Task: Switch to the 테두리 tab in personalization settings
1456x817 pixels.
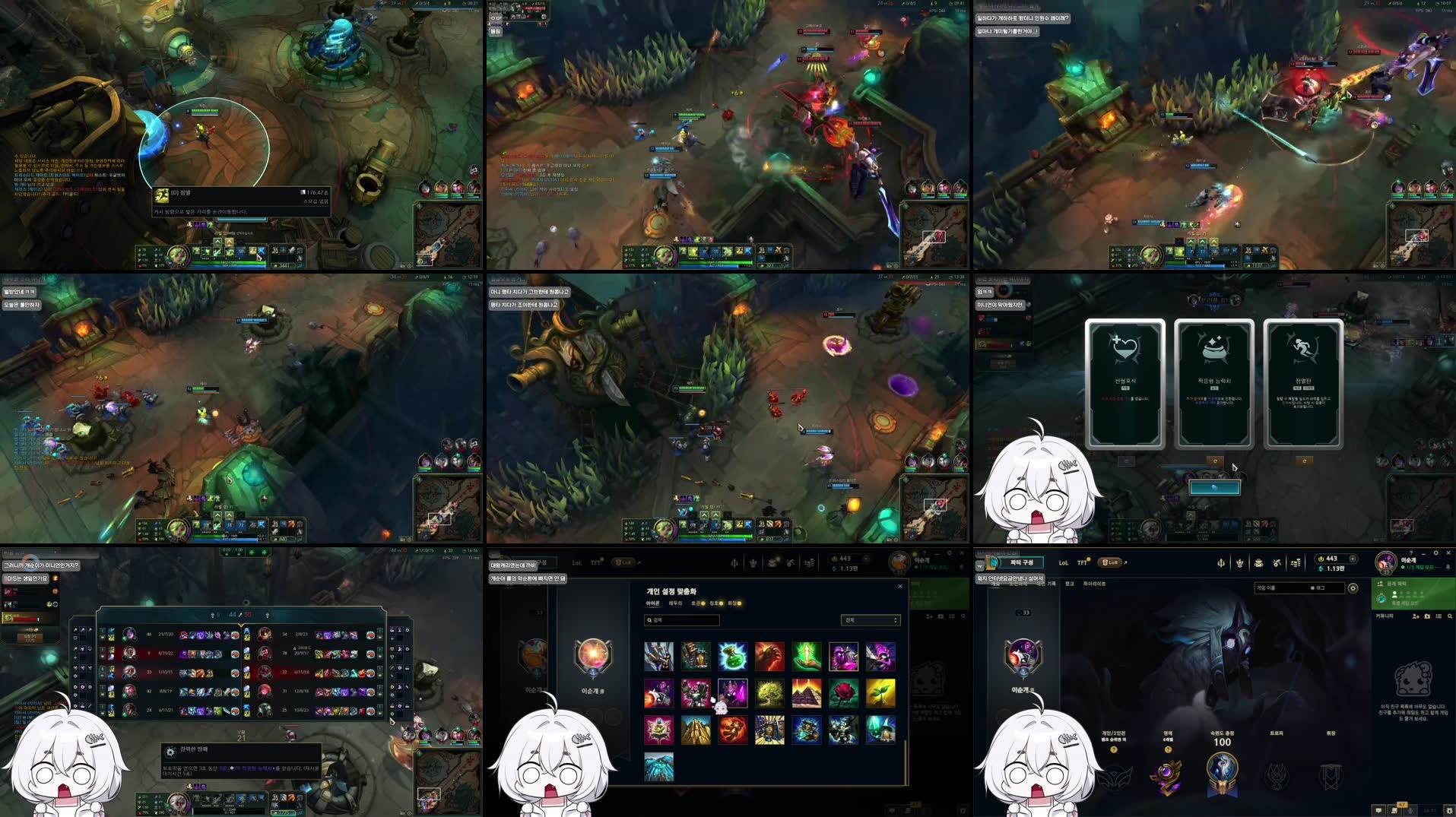Action: [676, 603]
